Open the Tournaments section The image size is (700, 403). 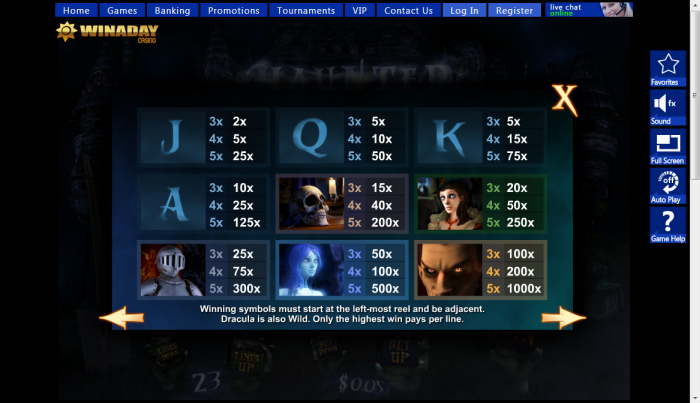tap(306, 10)
